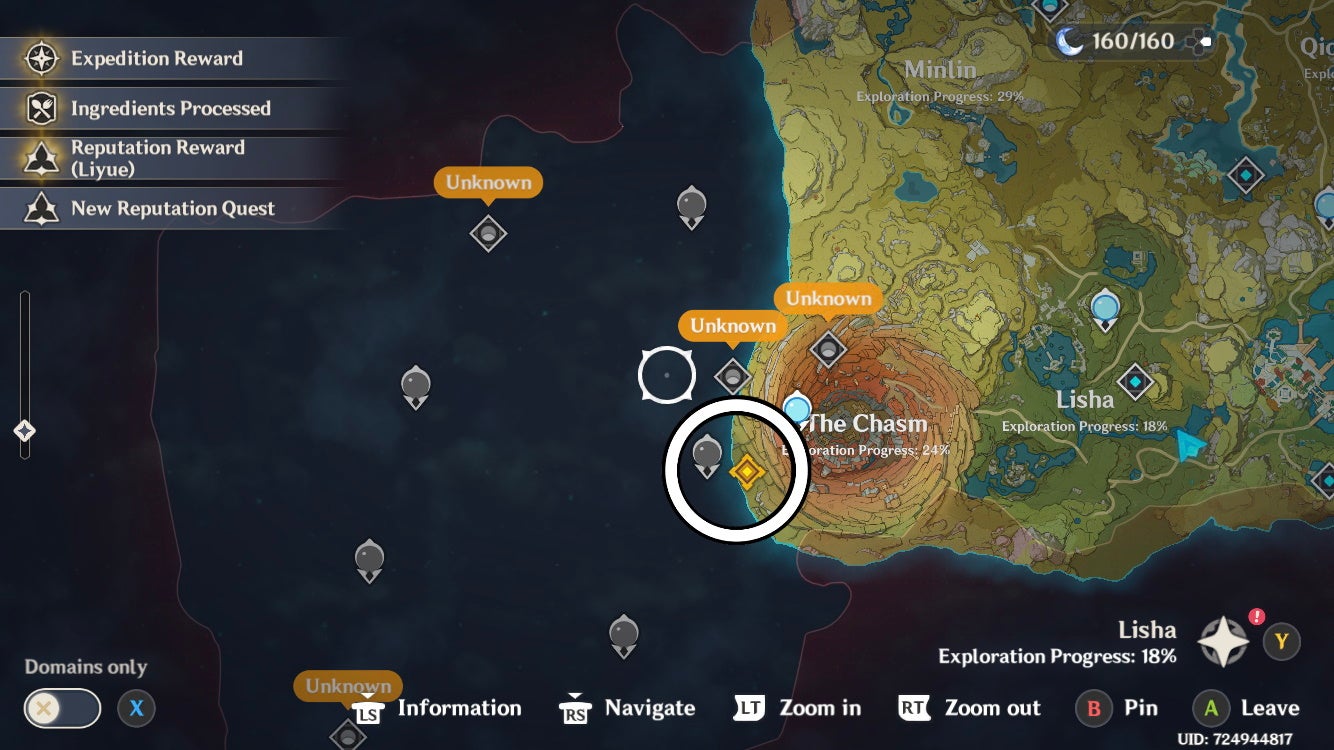
Task: Click the A Leave option
Action: [x=1245, y=708]
